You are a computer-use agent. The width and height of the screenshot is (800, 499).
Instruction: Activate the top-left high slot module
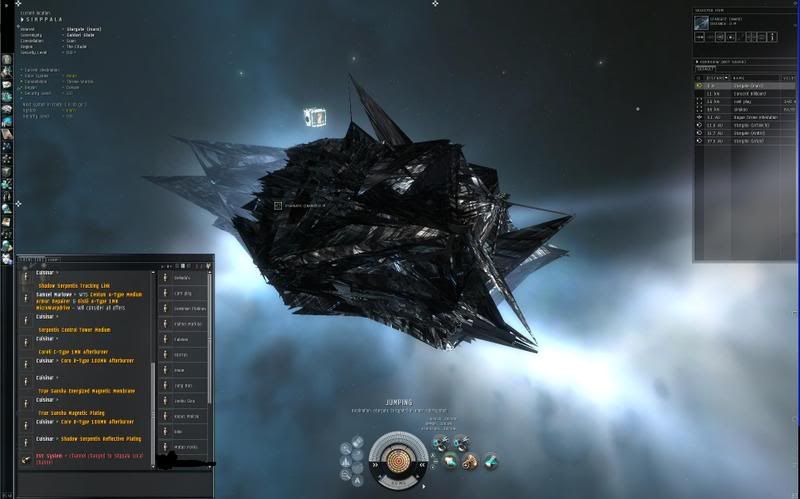pyautogui.click(x=438, y=443)
